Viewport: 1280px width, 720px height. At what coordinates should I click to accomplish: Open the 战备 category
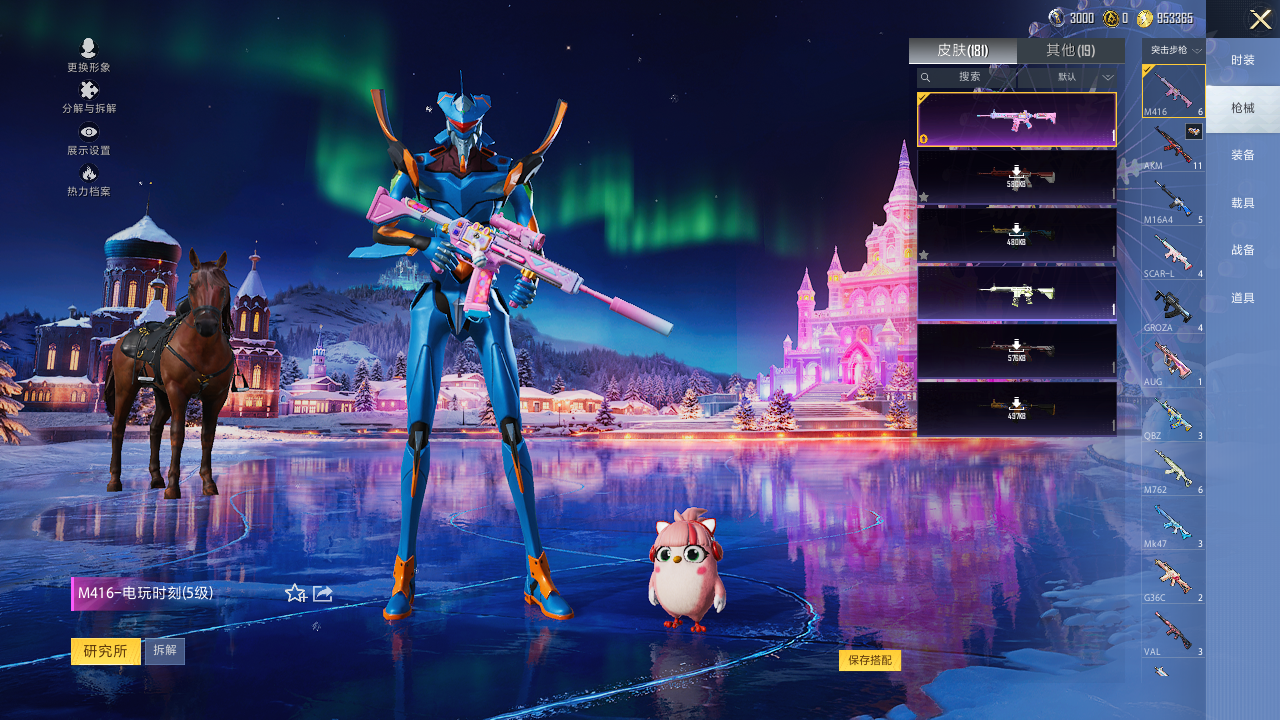coord(1243,250)
